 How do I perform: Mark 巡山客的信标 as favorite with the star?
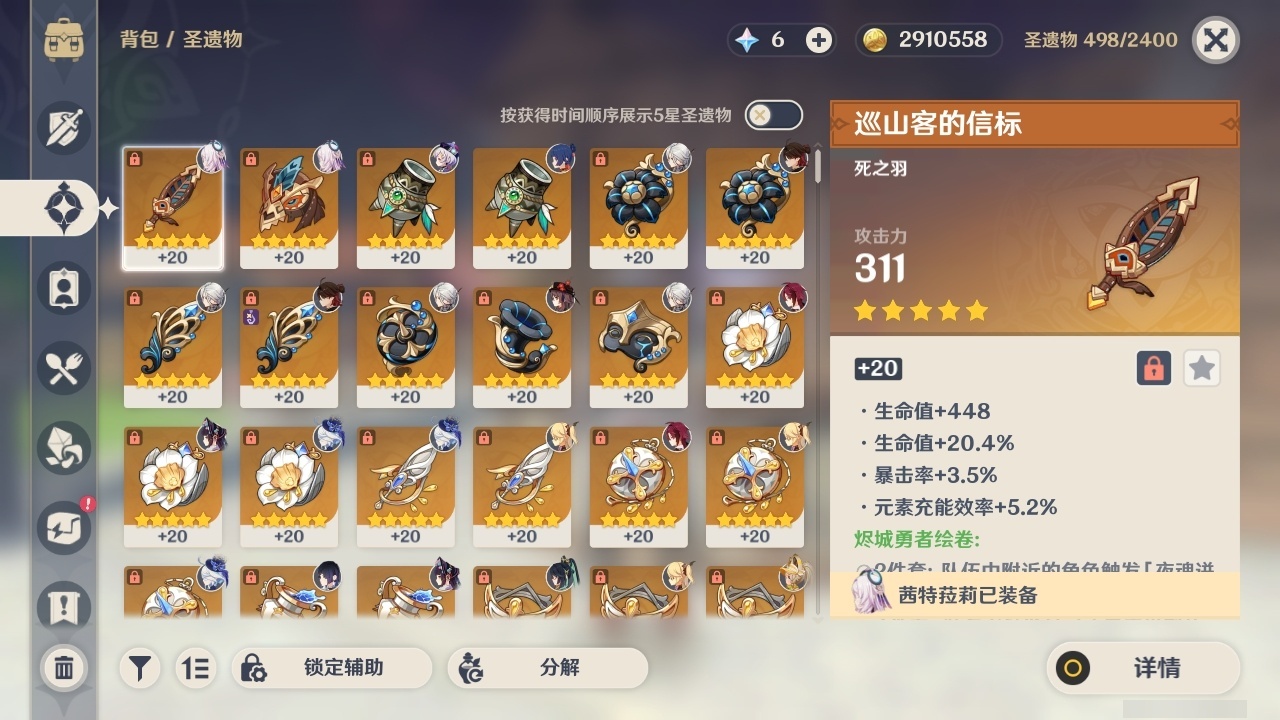(x=1201, y=368)
